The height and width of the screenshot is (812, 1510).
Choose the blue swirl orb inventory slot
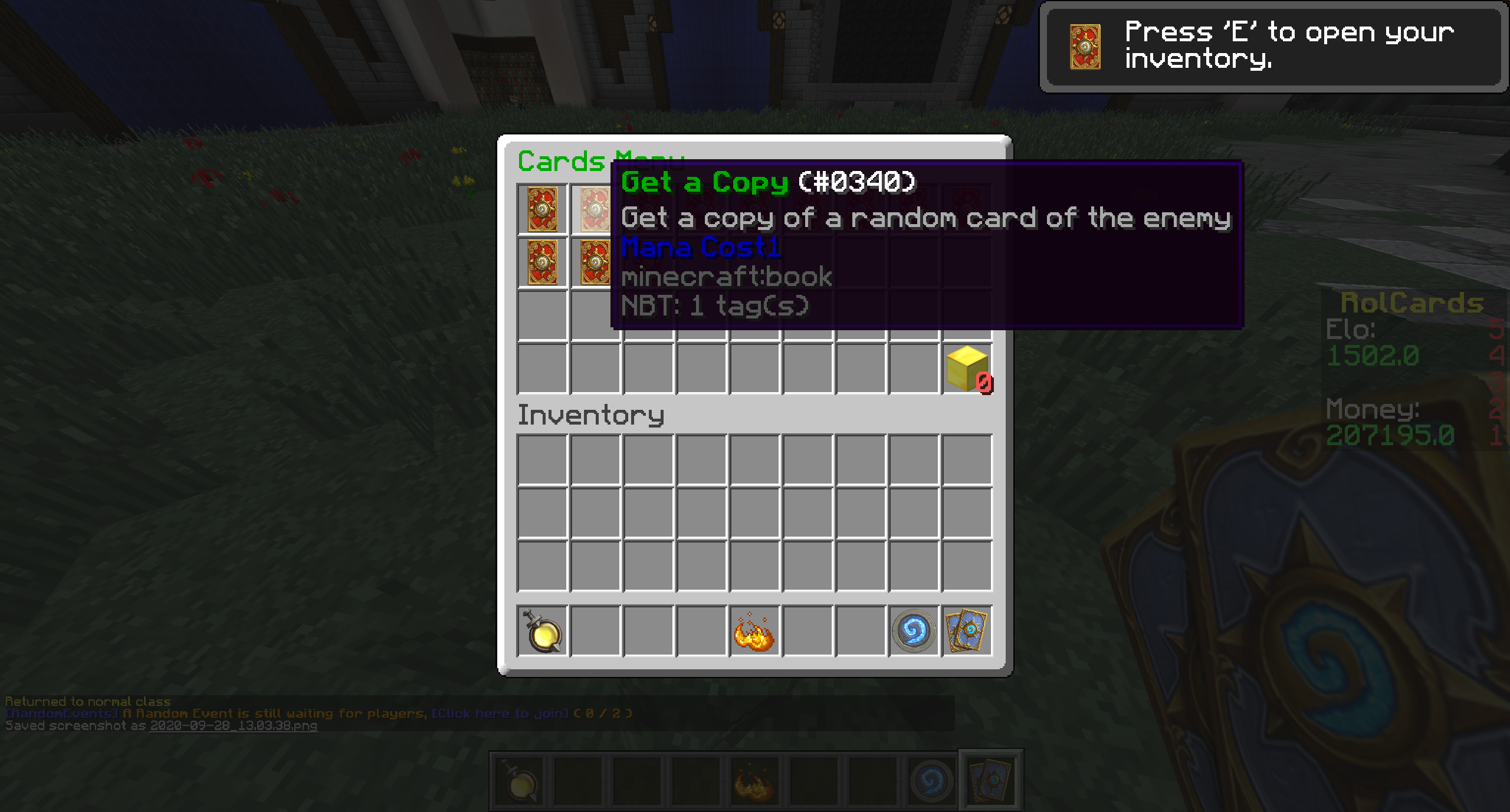(x=914, y=631)
